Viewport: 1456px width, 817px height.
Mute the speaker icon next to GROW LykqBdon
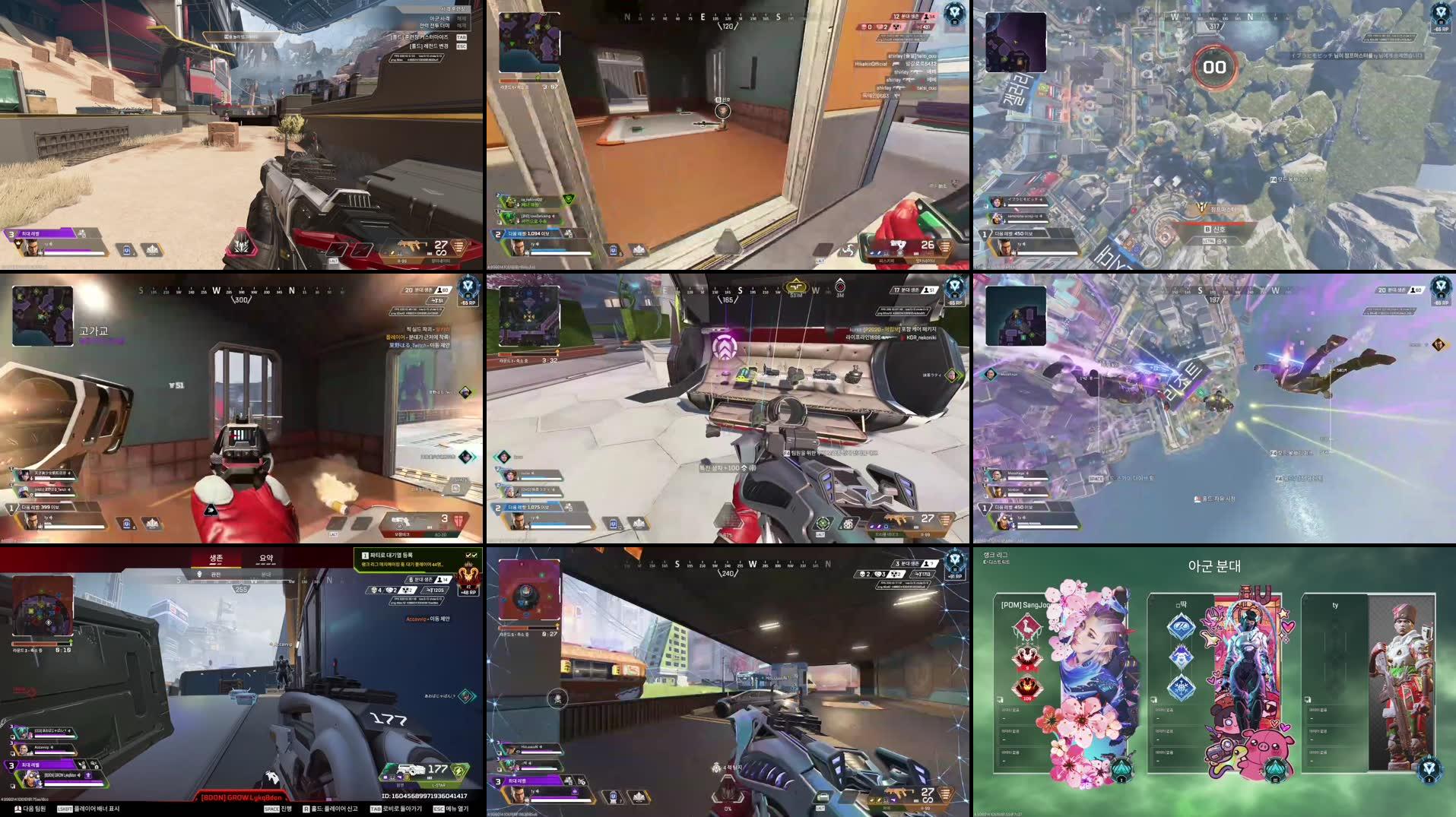79,775
